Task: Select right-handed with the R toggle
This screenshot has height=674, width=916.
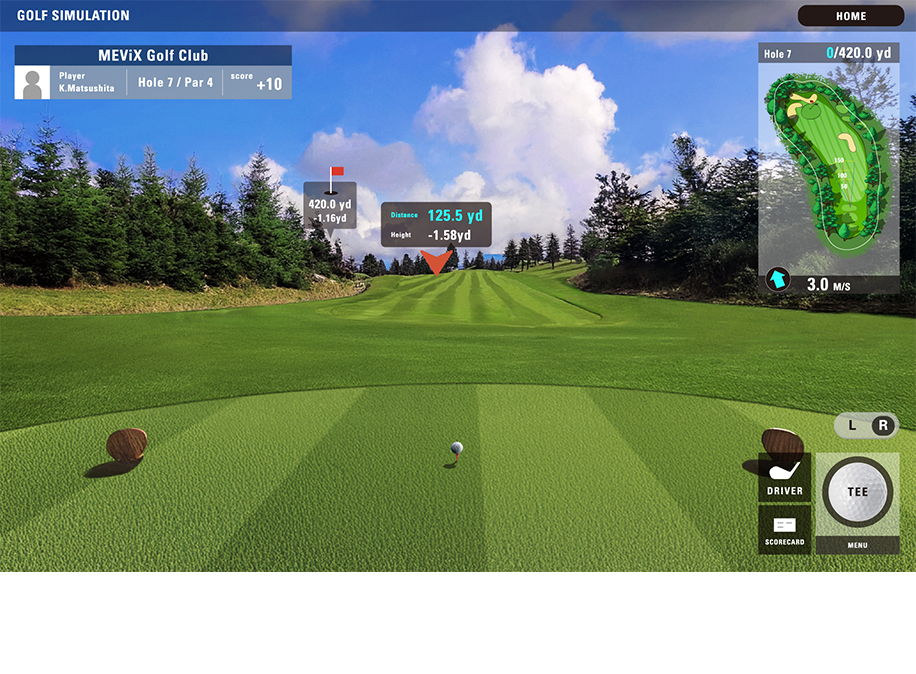Action: tap(882, 425)
